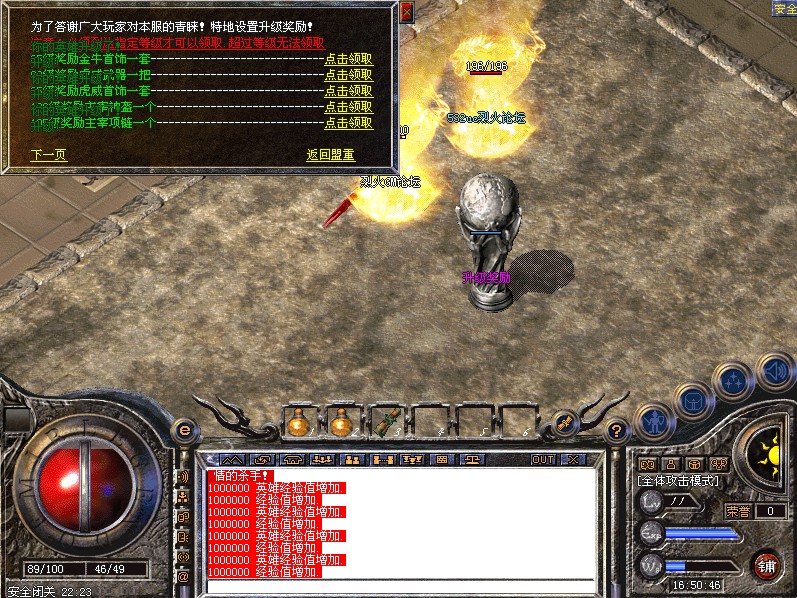Click the X button on chat toolbar

(x=572, y=460)
